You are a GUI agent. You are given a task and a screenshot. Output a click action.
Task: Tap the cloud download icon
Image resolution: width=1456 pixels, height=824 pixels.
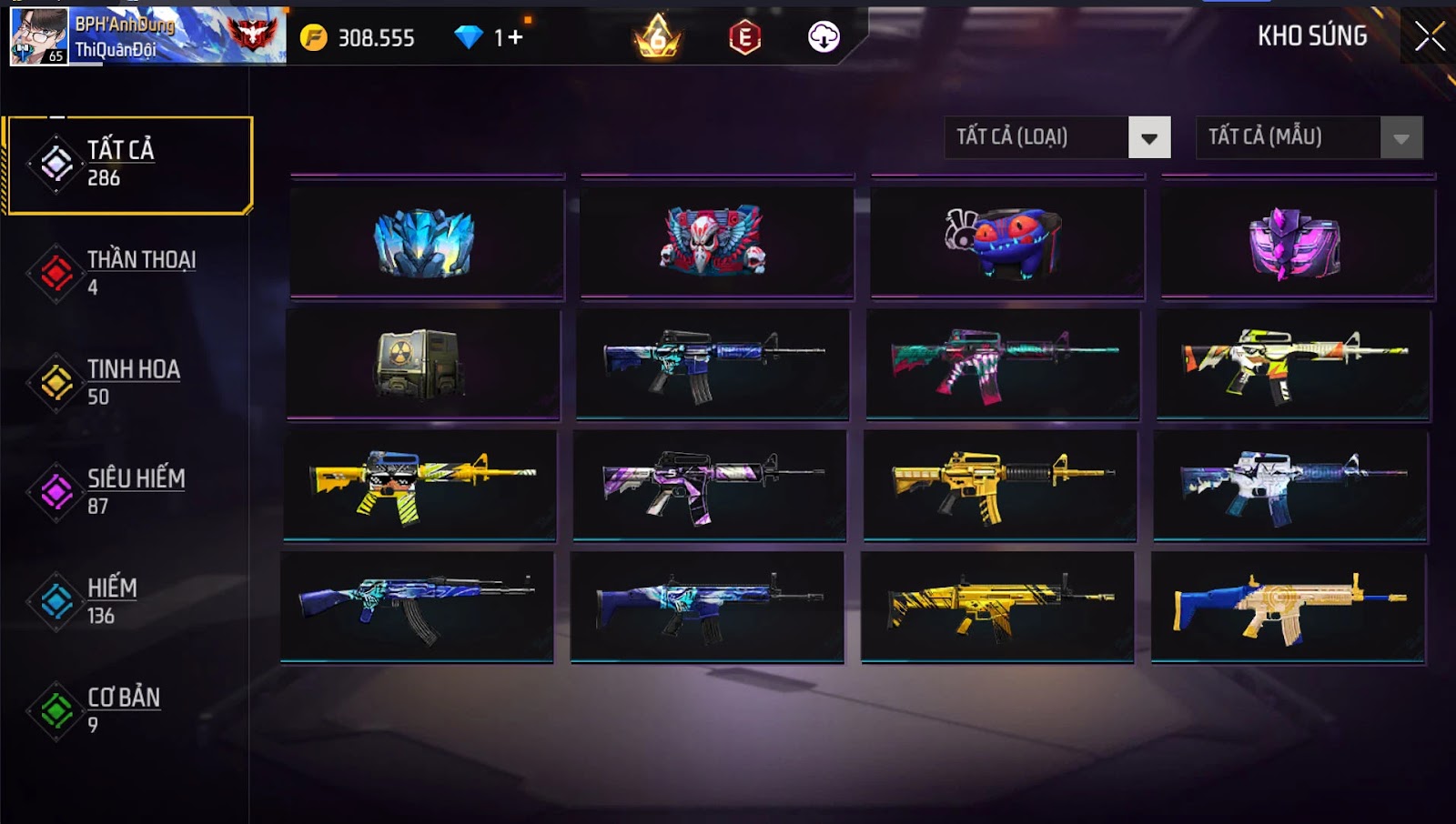pyautogui.click(x=824, y=37)
